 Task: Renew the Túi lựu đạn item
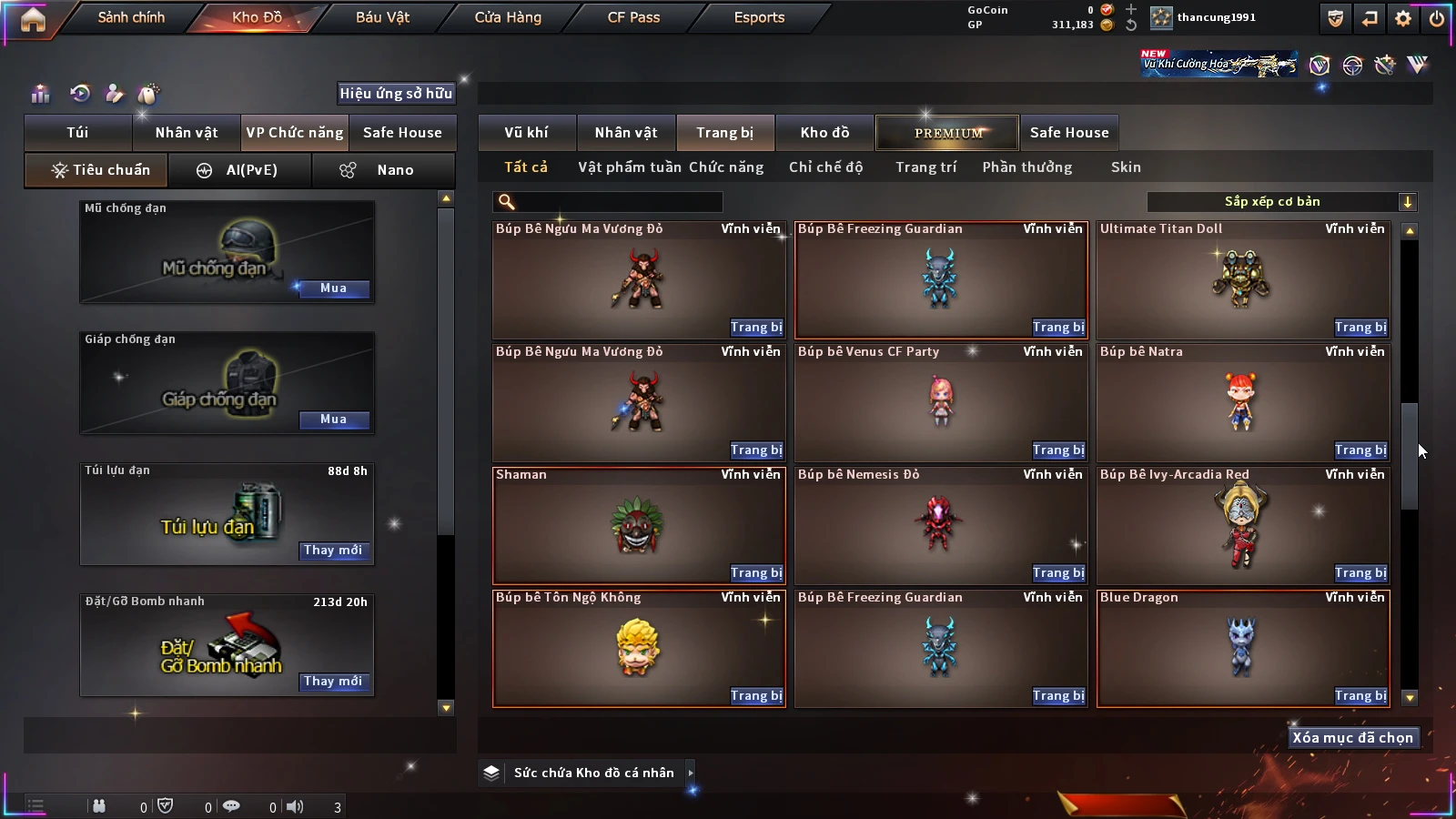333,551
